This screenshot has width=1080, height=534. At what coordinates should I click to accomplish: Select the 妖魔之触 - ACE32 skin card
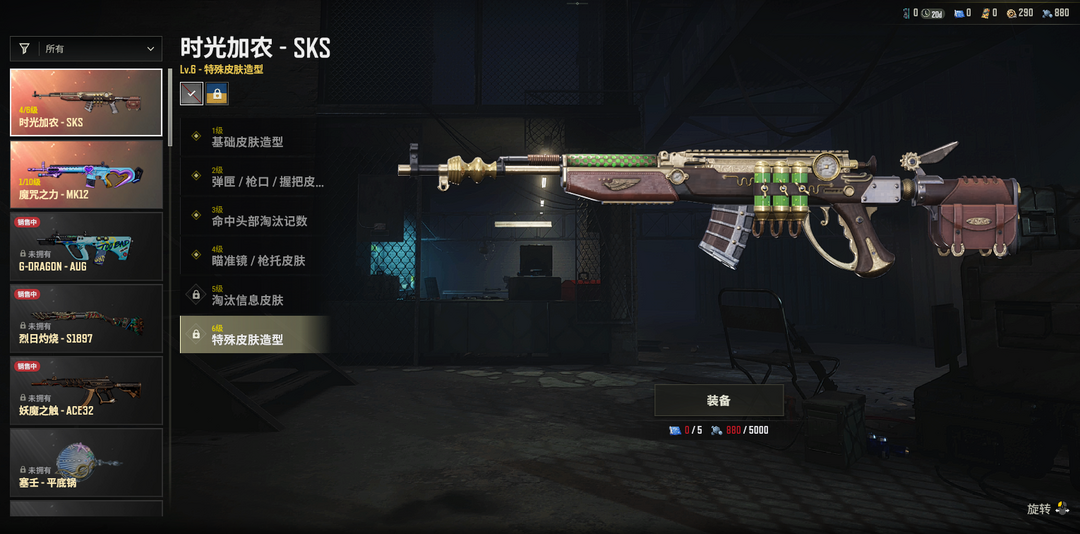pos(86,390)
